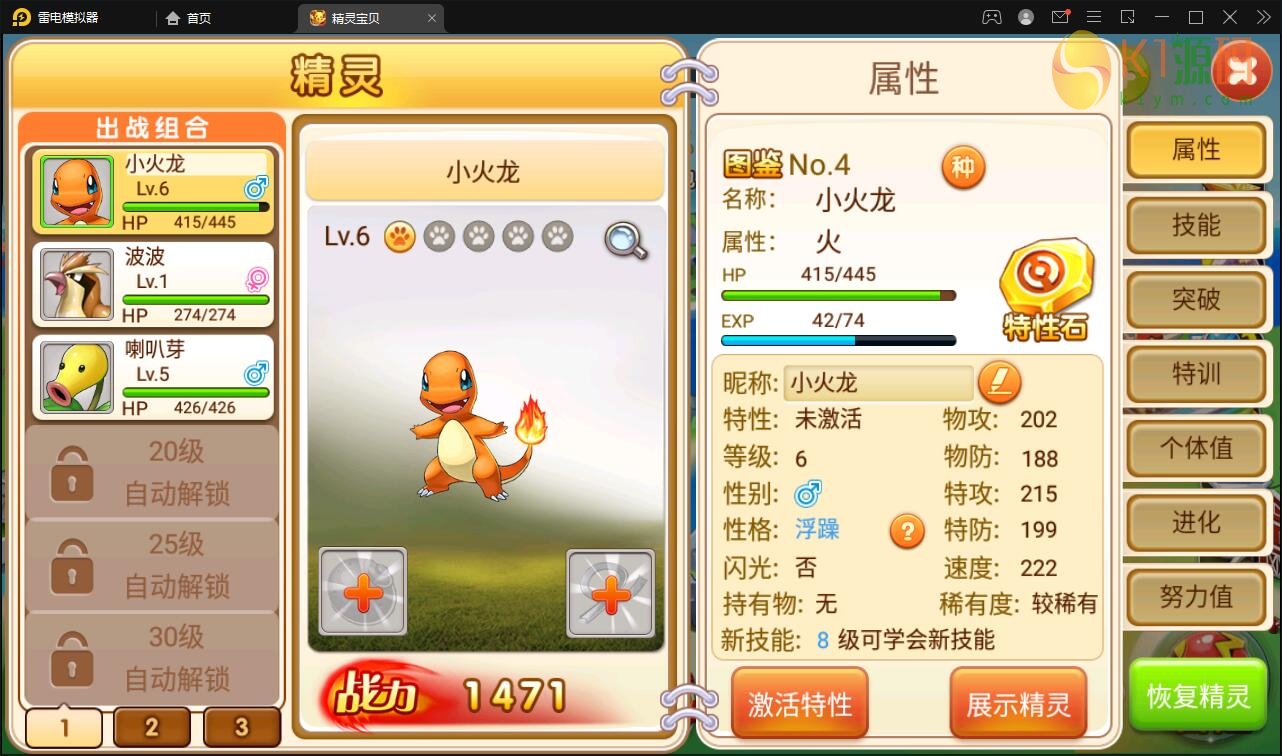
Task: Click the right wrench-plus icon below Charmander
Action: 610,592
